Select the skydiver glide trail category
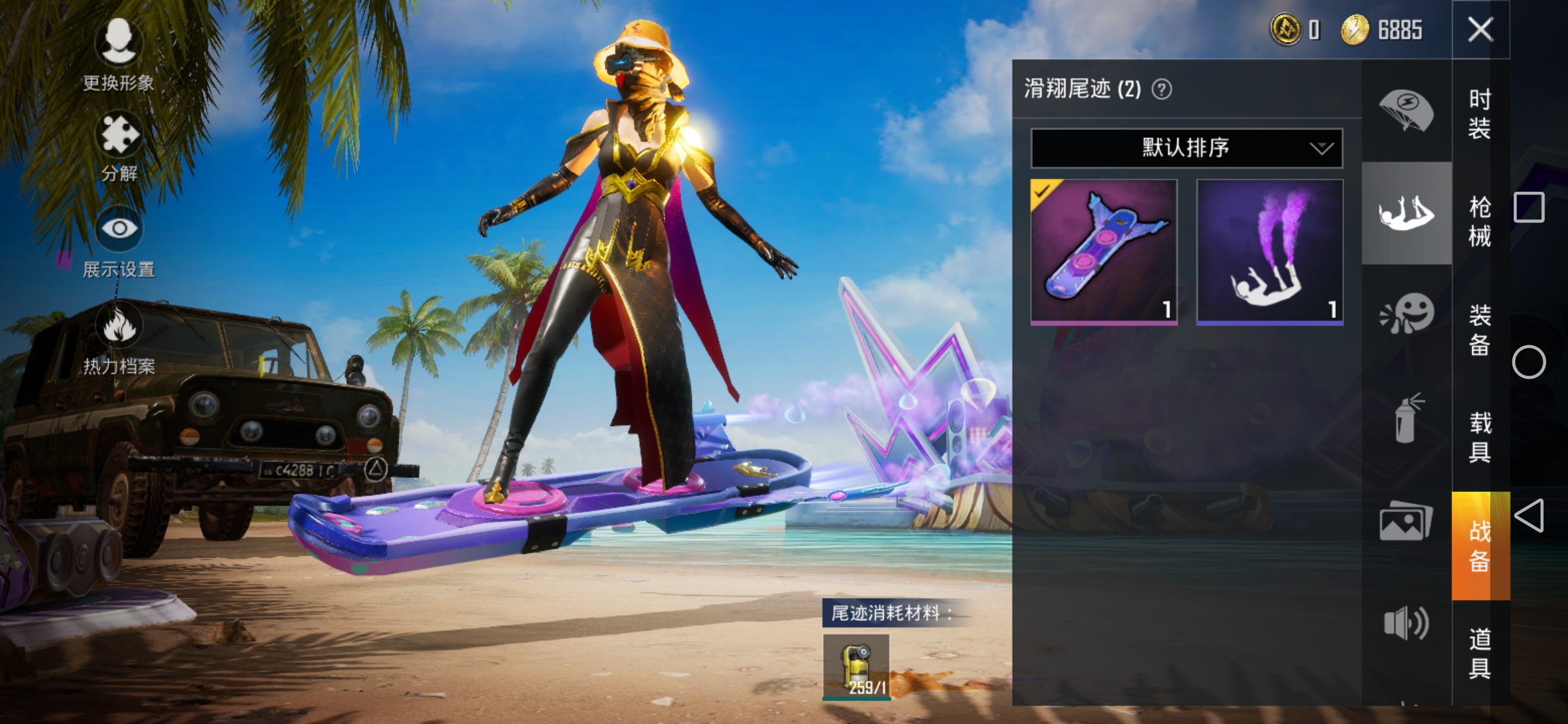Screen dimensions: 1568x724 tap(1406, 213)
